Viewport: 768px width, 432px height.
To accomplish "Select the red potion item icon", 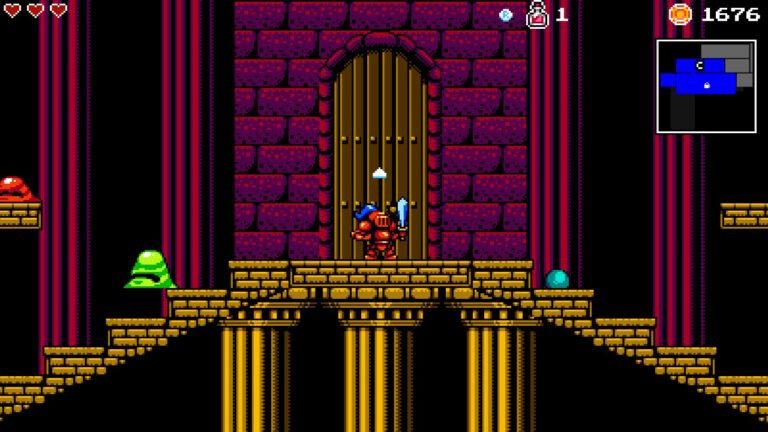I will pos(537,14).
